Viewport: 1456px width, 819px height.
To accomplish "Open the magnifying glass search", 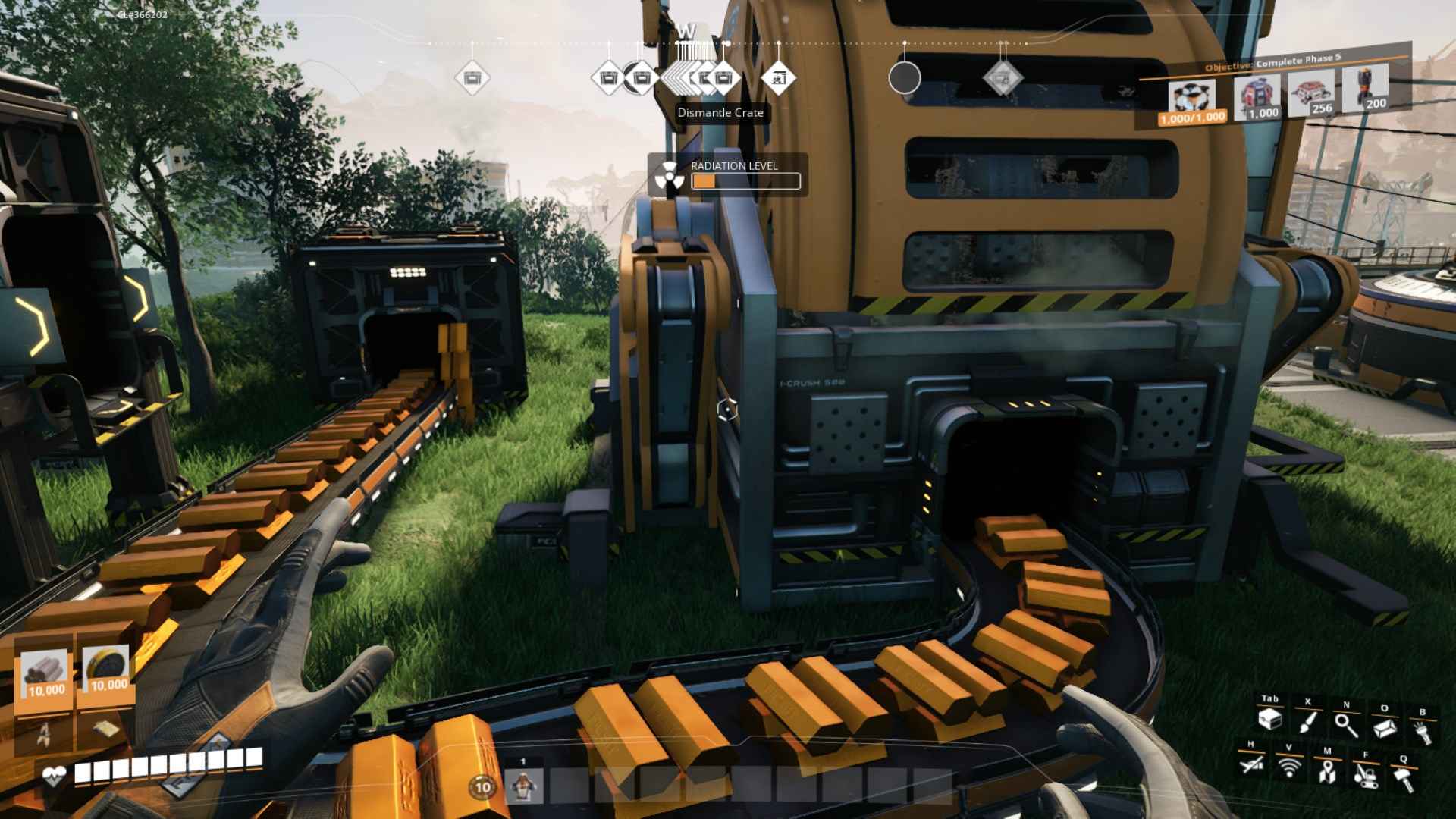I will click(x=1346, y=725).
